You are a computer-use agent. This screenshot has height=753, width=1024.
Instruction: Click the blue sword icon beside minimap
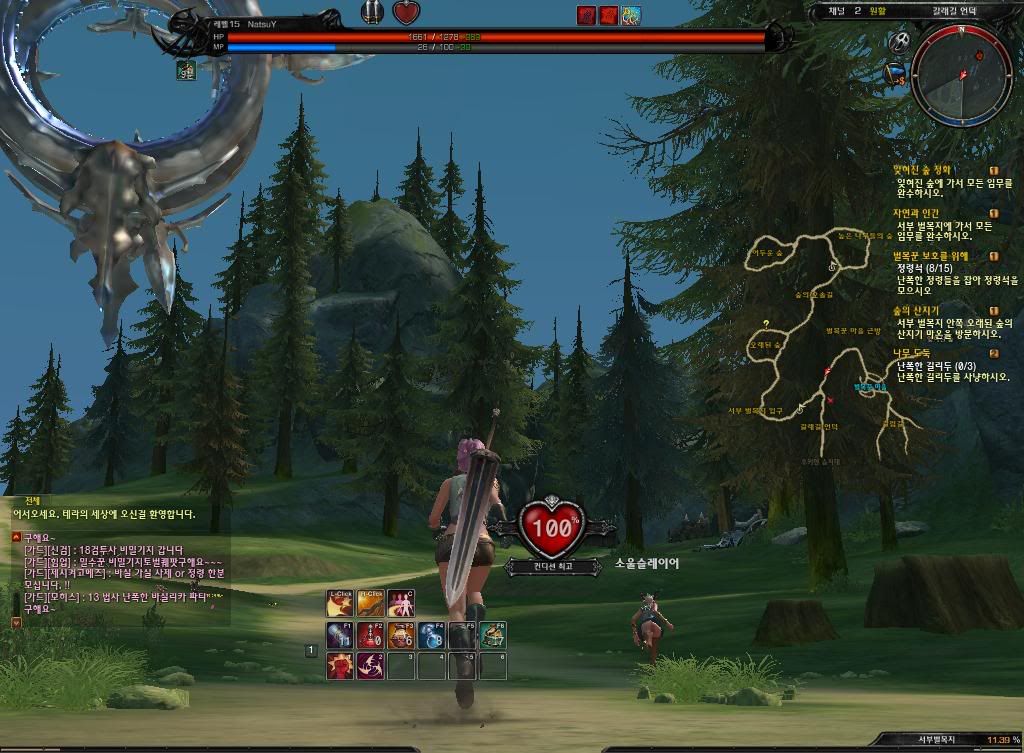[895, 73]
